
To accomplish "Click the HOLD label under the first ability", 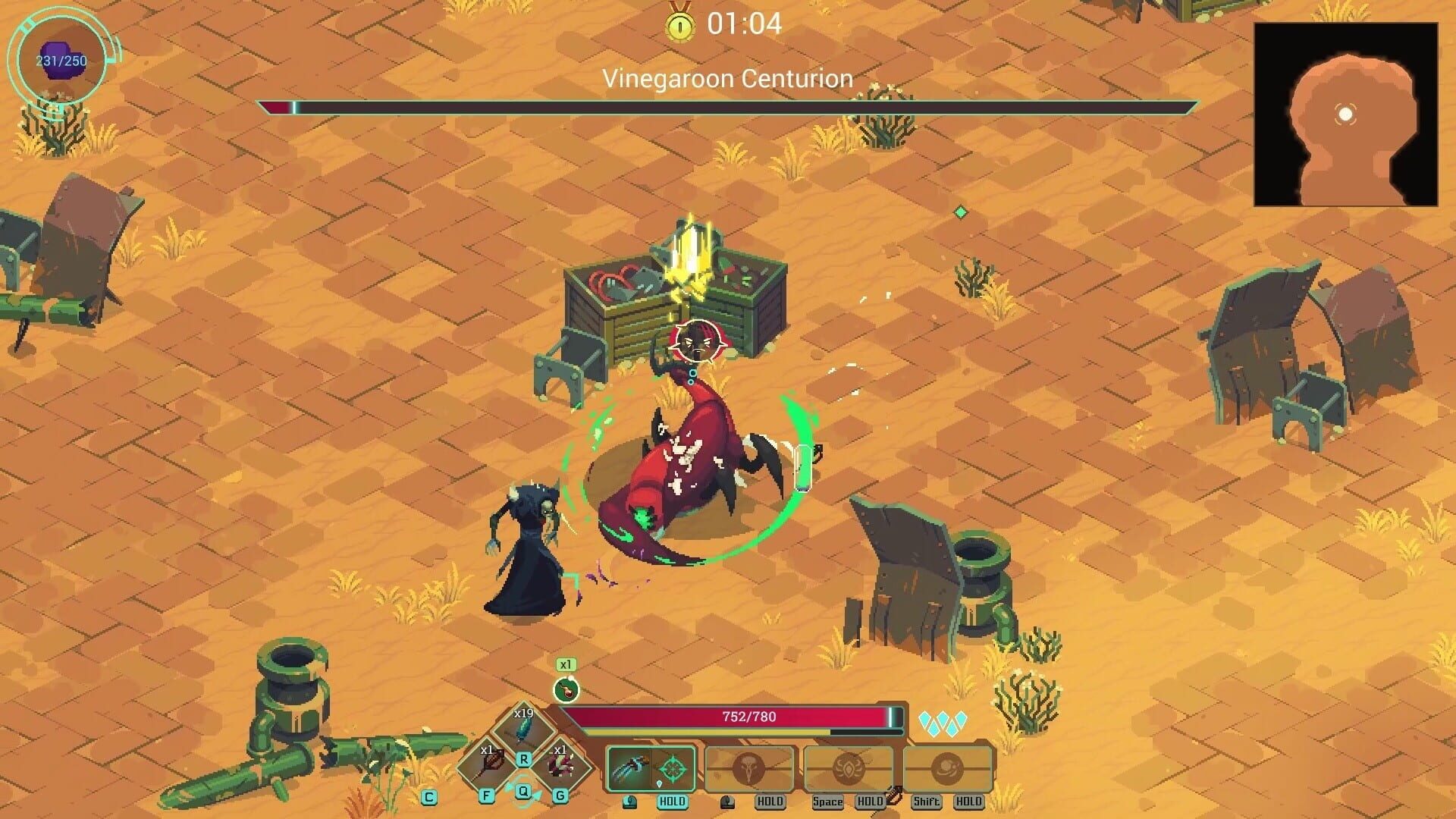I will pyautogui.click(x=673, y=801).
